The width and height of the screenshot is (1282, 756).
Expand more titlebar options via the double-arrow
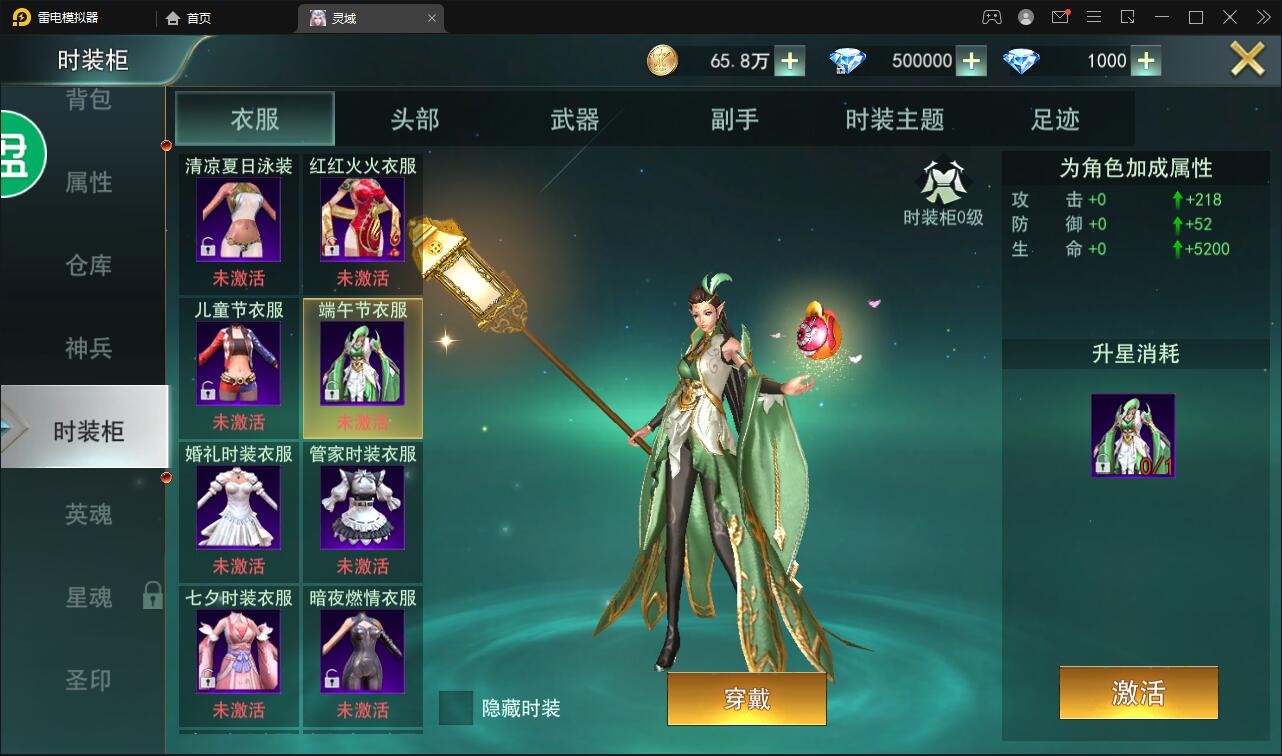click(1265, 17)
